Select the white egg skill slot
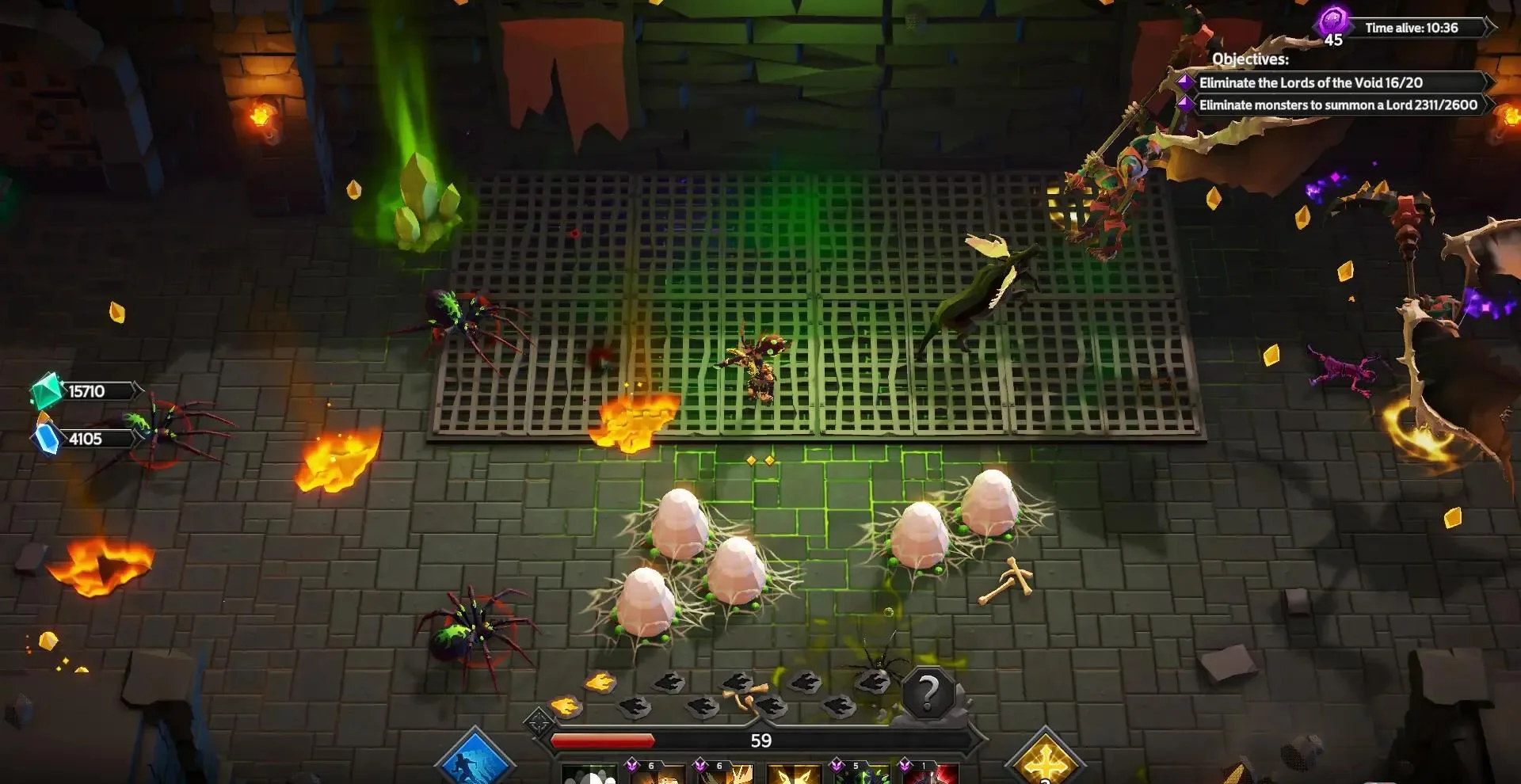This screenshot has height=784, width=1521. (589, 774)
